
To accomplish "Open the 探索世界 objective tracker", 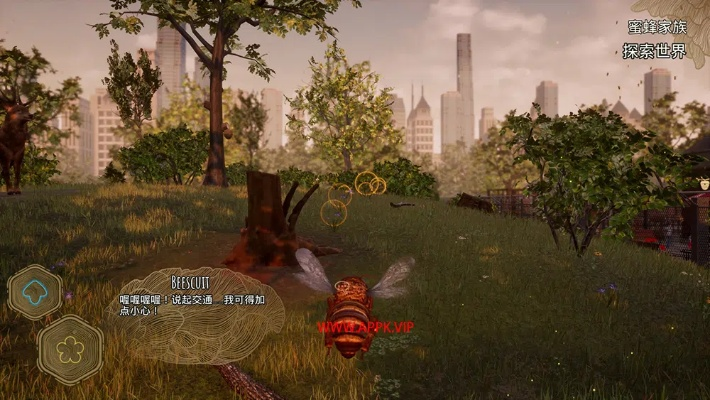I will (655, 51).
